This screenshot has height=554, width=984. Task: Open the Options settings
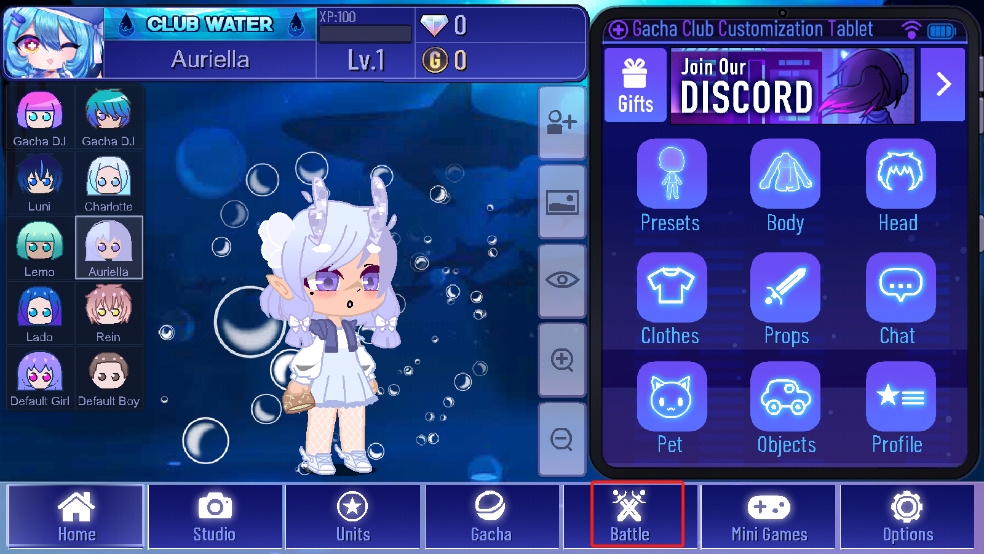[907, 515]
